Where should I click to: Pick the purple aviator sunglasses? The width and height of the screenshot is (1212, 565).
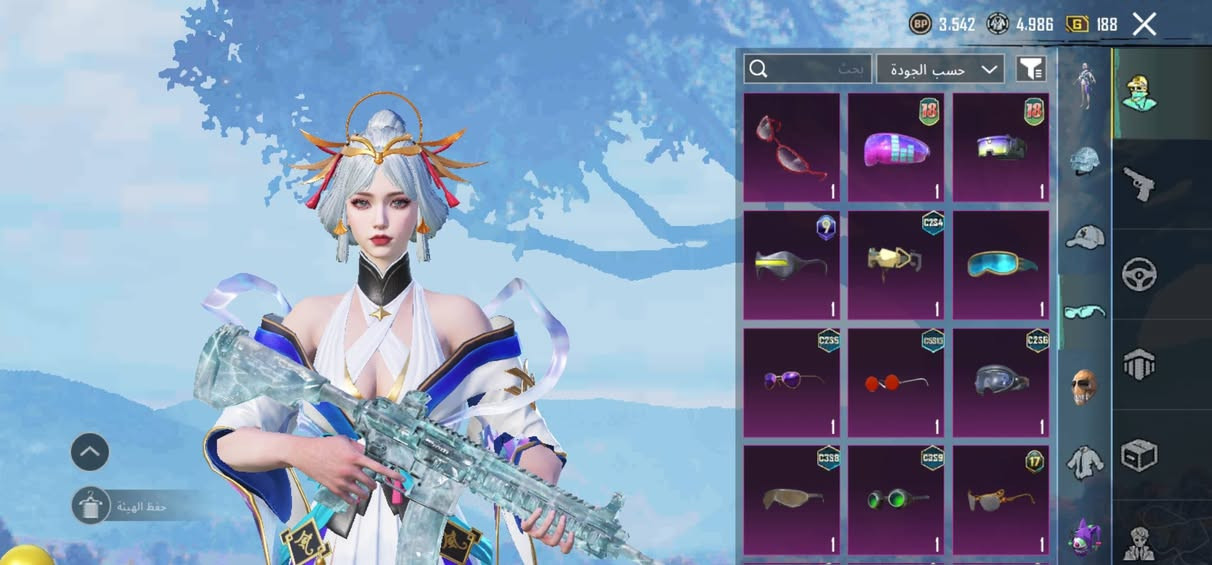(792, 382)
